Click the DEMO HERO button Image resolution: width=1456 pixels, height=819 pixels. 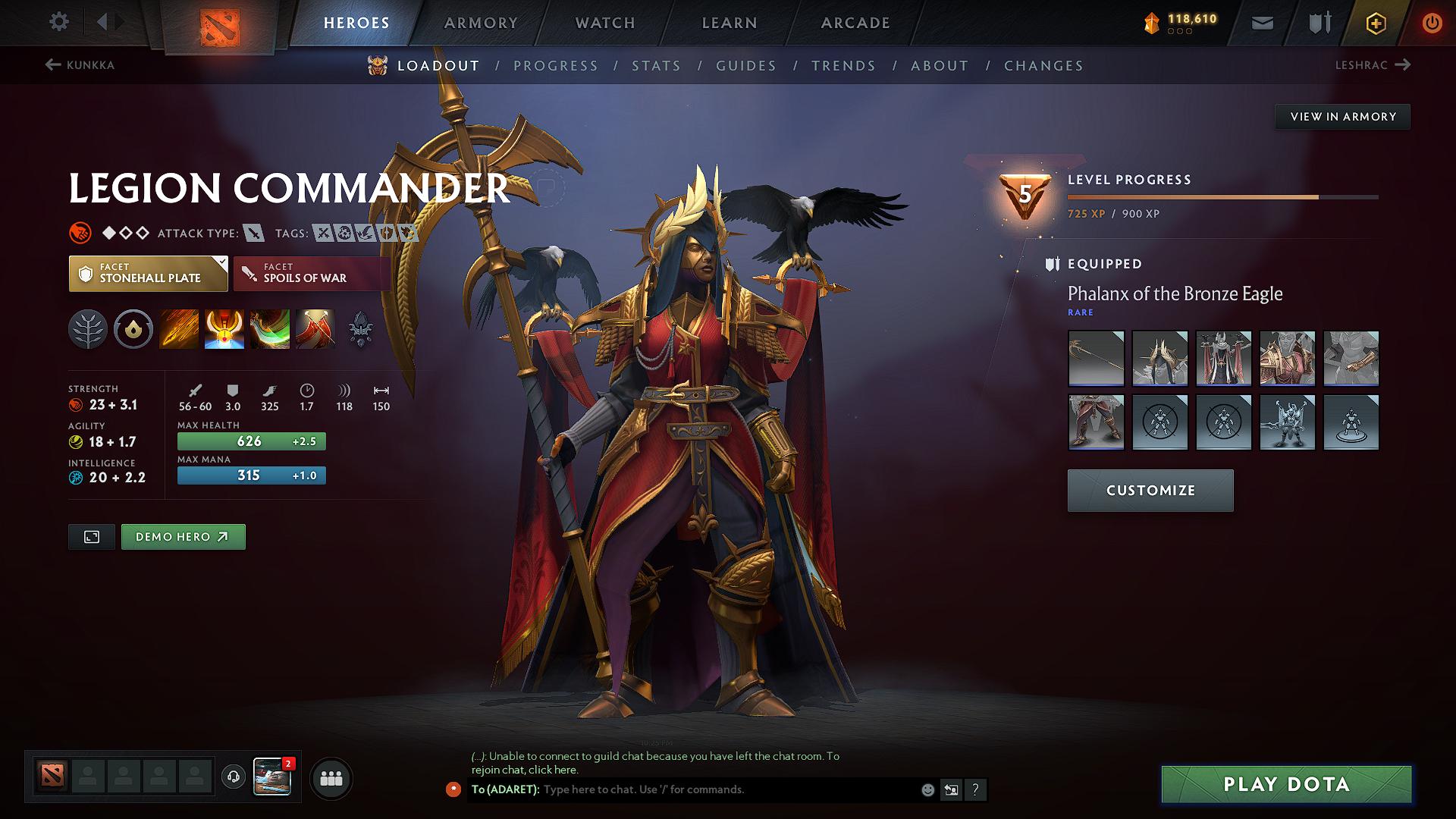click(183, 536)
